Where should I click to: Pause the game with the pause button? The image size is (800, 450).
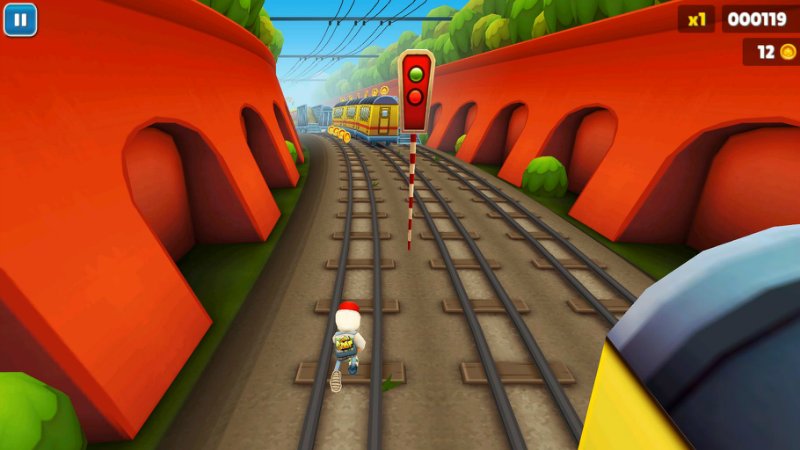pyautogui.click(x=20, y=19)
